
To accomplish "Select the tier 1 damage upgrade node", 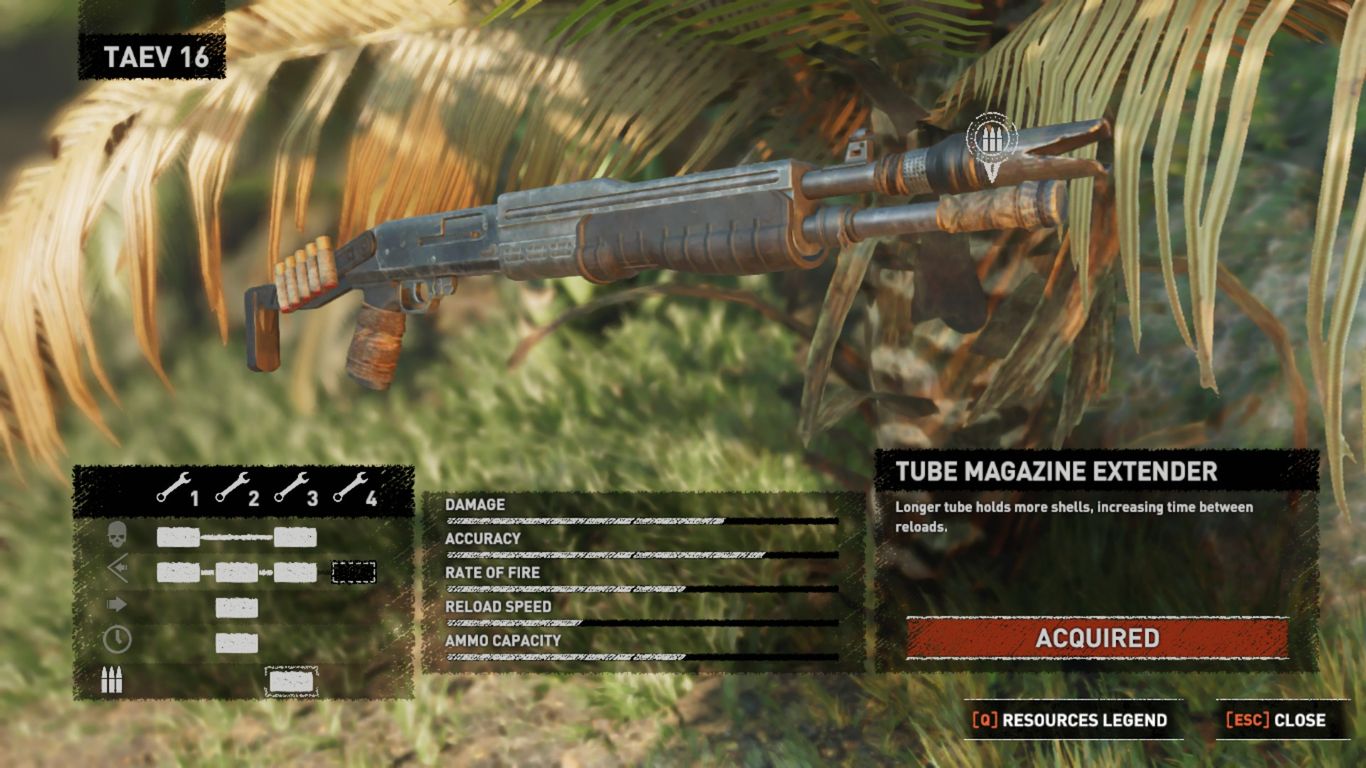I will (x=178, y=537).
